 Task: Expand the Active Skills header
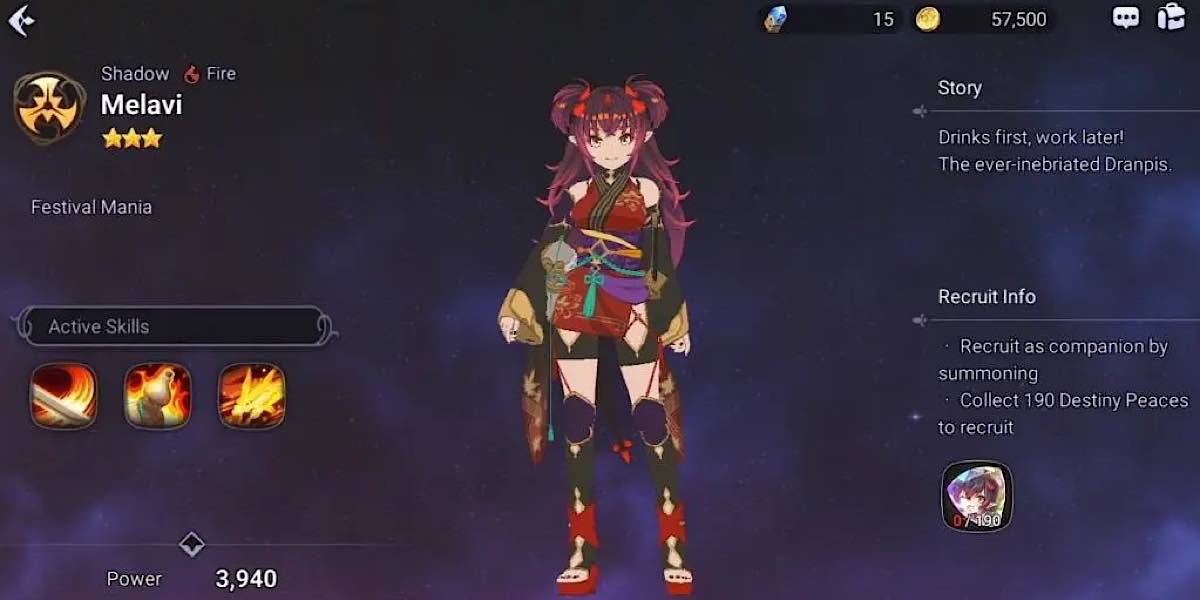pyautogui.click(x=174, y=327)
